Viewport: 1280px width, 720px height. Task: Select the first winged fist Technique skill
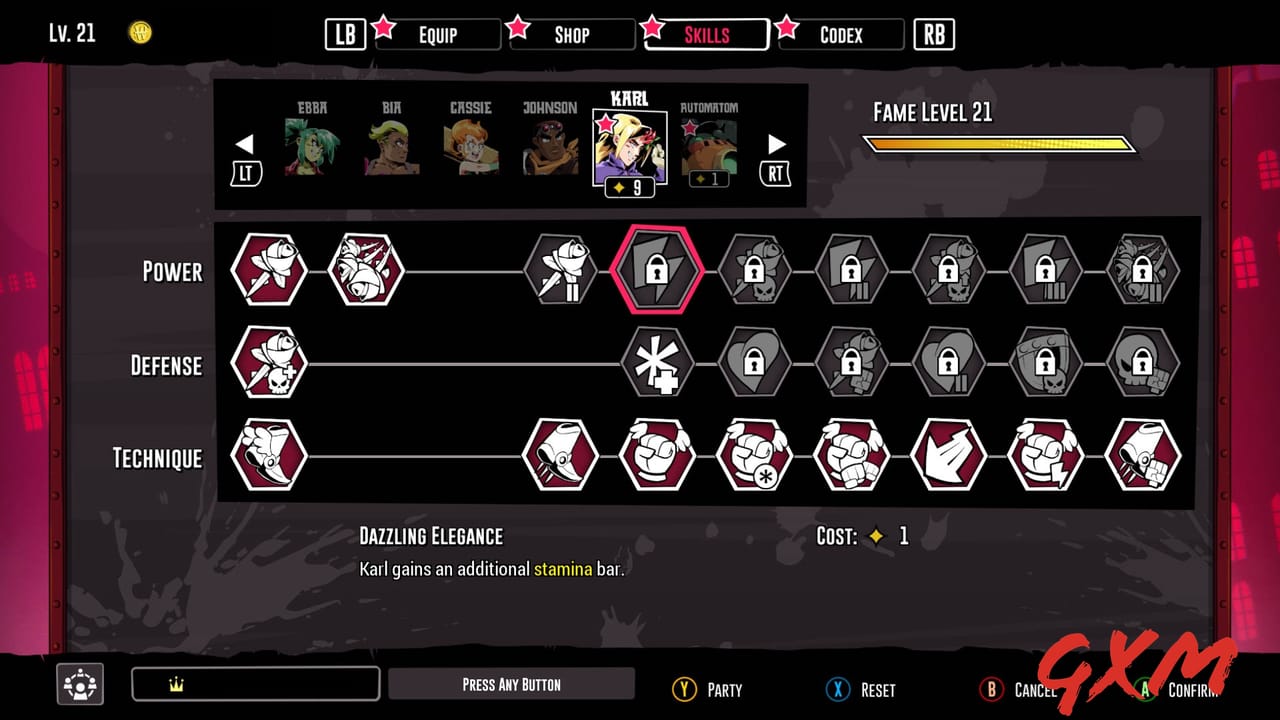[x=657, y=458]
